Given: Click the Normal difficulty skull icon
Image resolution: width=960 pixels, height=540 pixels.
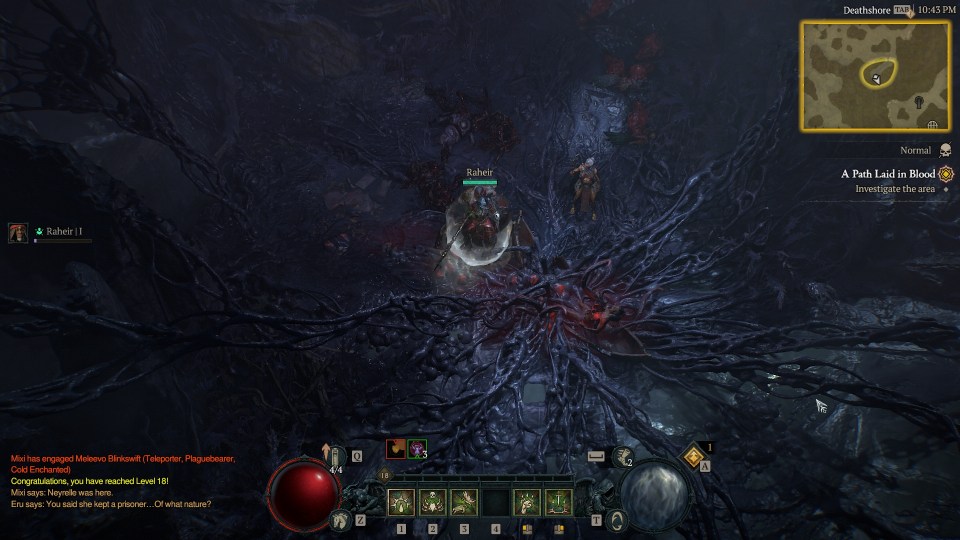Looking at the screenshot, I should [945, 151].
